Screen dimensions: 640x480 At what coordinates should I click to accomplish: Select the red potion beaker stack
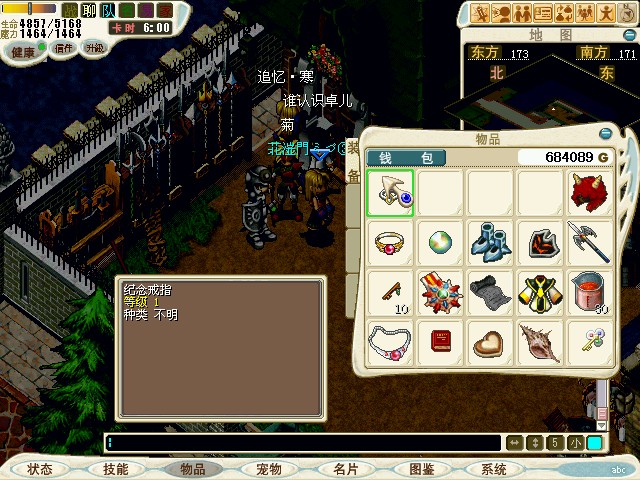tap(590, 293)
